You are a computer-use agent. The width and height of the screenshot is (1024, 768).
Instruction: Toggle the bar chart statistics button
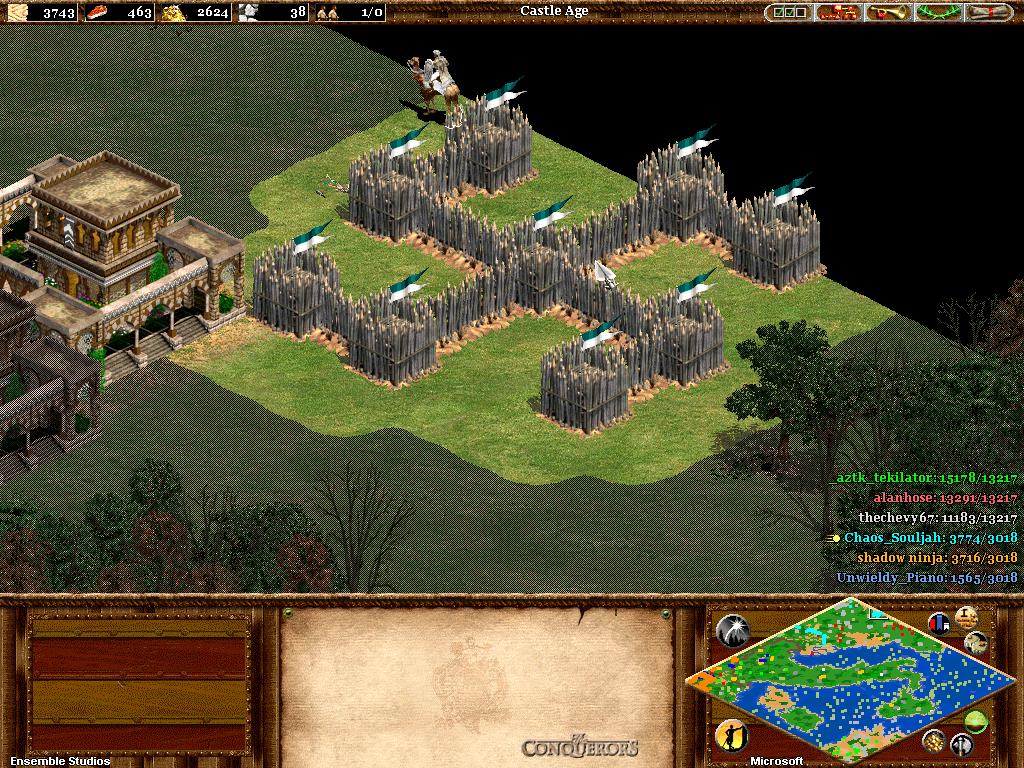pos(939,623)
